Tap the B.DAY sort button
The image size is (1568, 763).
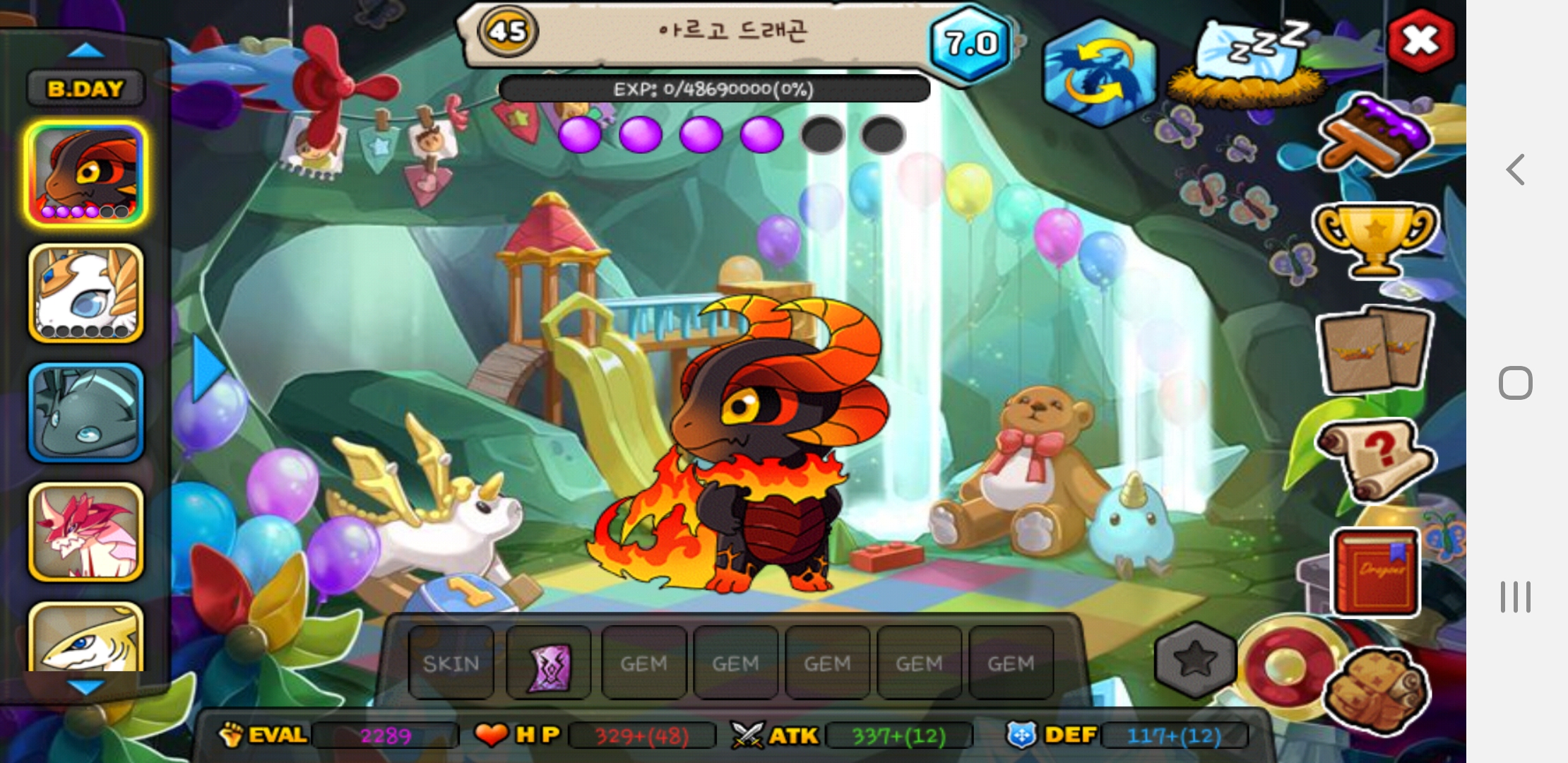pyautogui.click(x=85, y=89)
